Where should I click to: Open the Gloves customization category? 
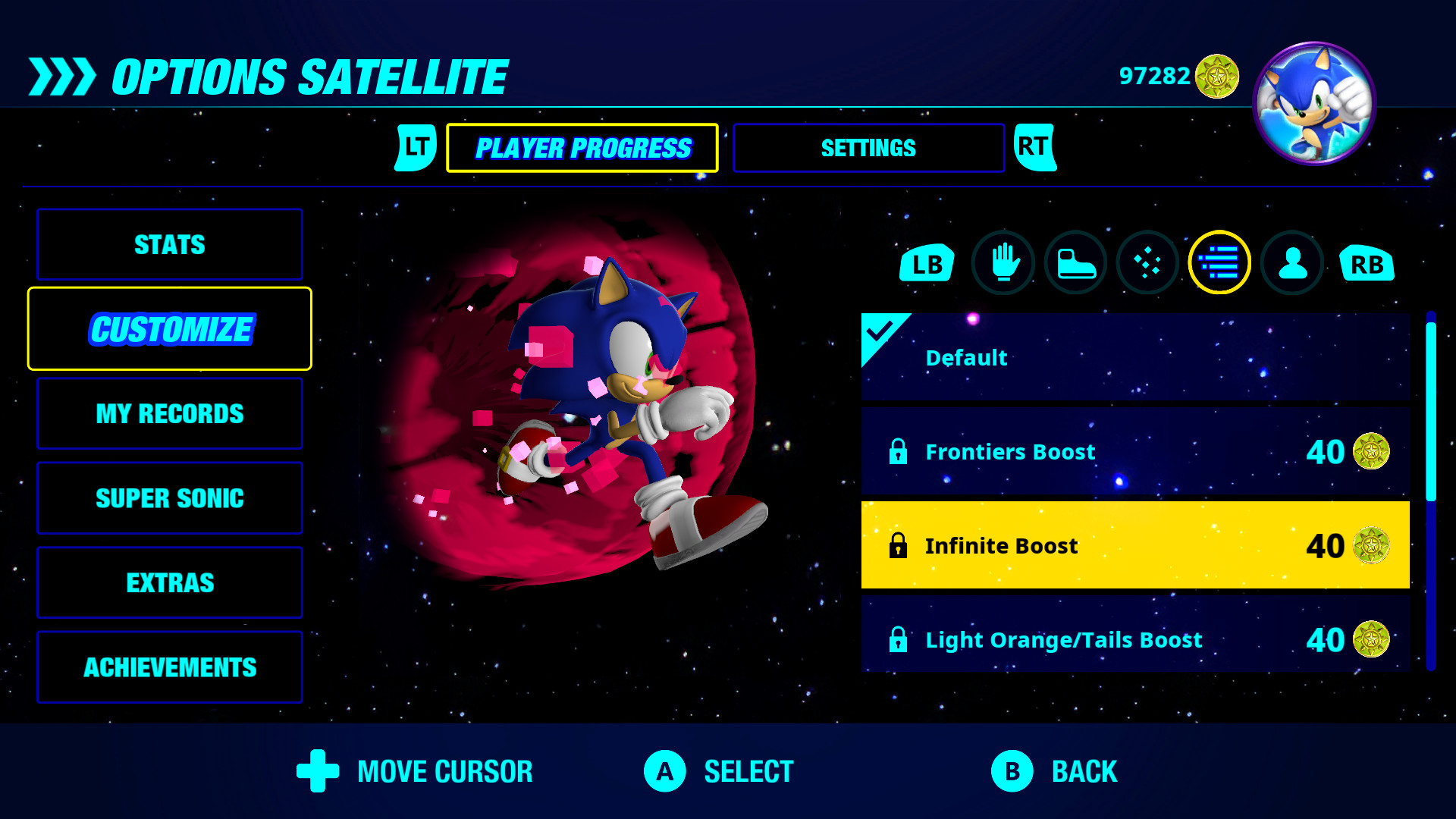(1003, 263)
